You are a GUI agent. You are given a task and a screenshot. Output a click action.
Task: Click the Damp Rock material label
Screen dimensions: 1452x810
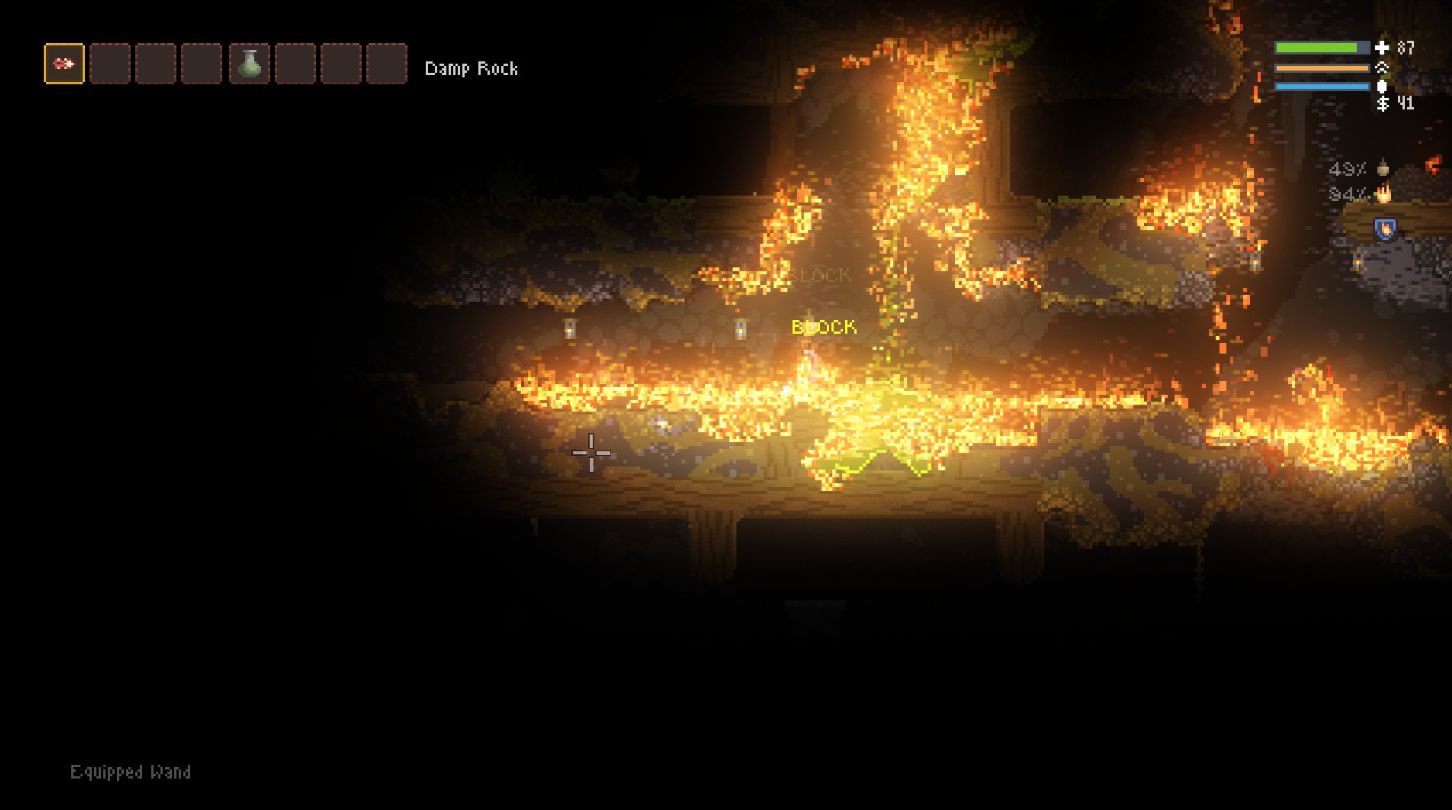click(x=472, y=68)
